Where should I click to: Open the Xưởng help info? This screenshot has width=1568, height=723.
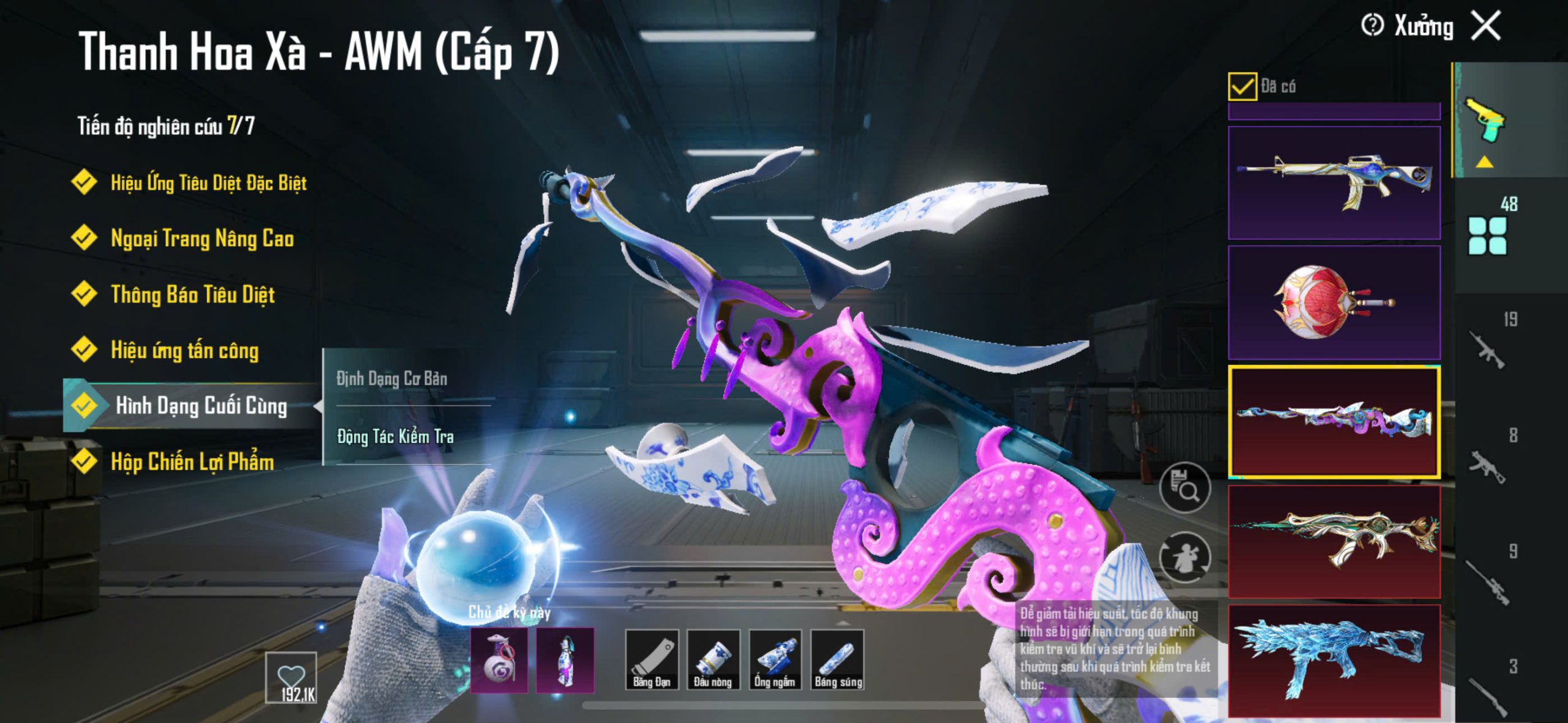tap(1372, 26)
